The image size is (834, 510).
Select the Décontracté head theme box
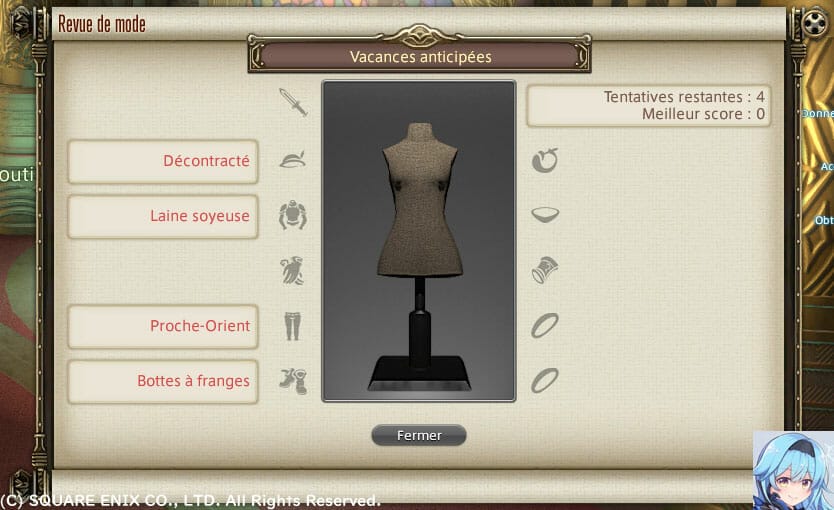click(x=163, y=161)
